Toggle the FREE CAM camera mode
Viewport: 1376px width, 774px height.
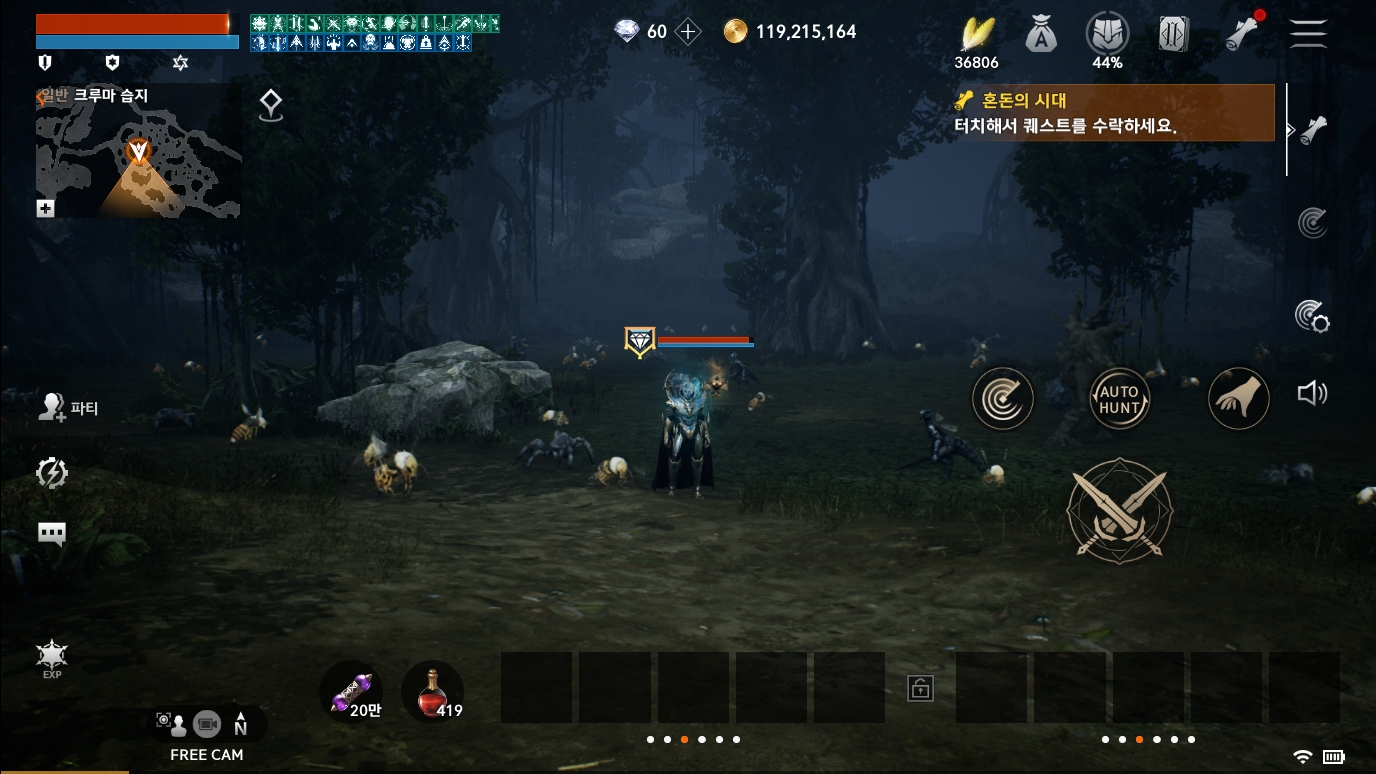[206, 734]
